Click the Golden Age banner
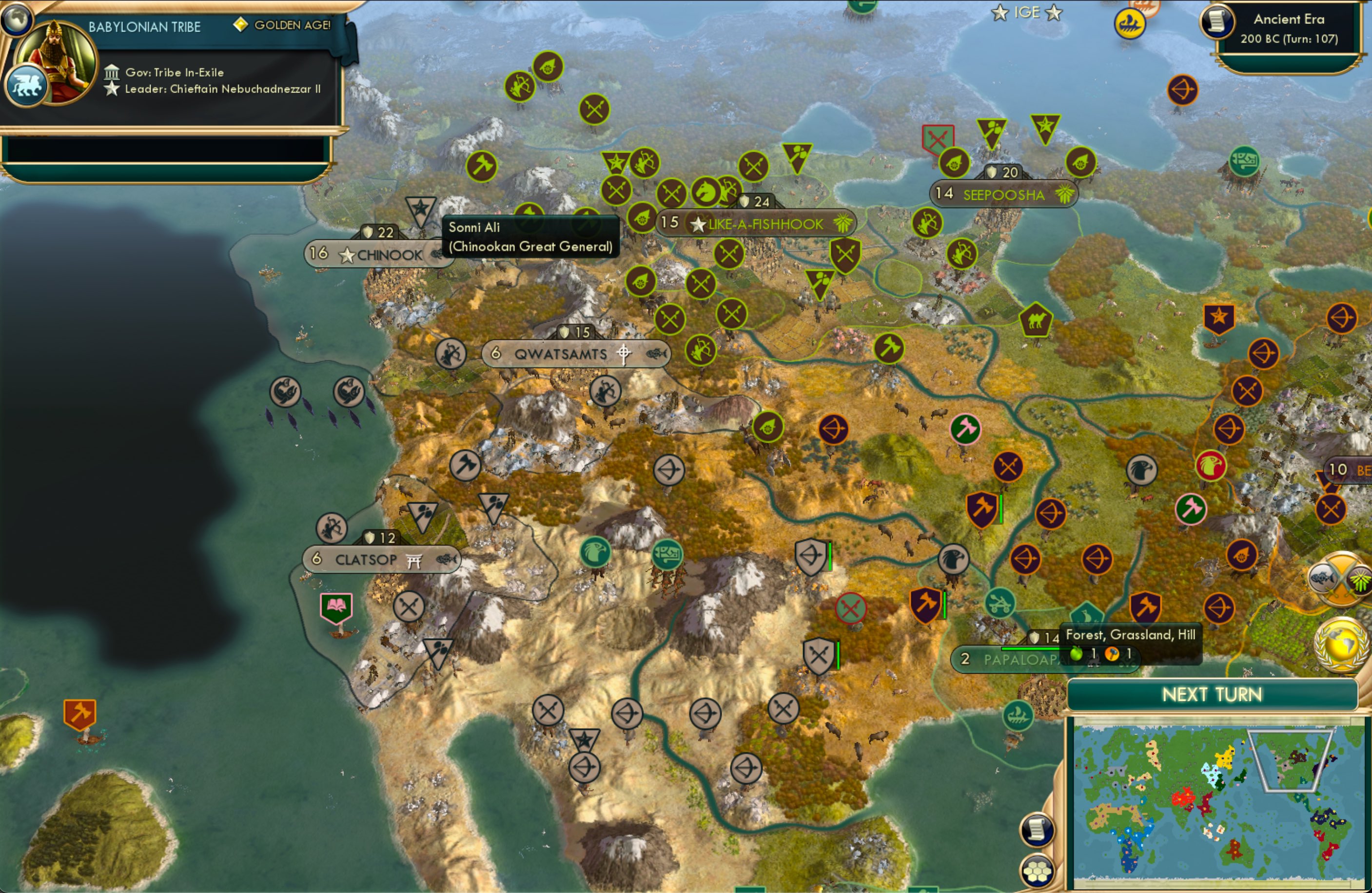1372x893 pixels. coord(282,26)
